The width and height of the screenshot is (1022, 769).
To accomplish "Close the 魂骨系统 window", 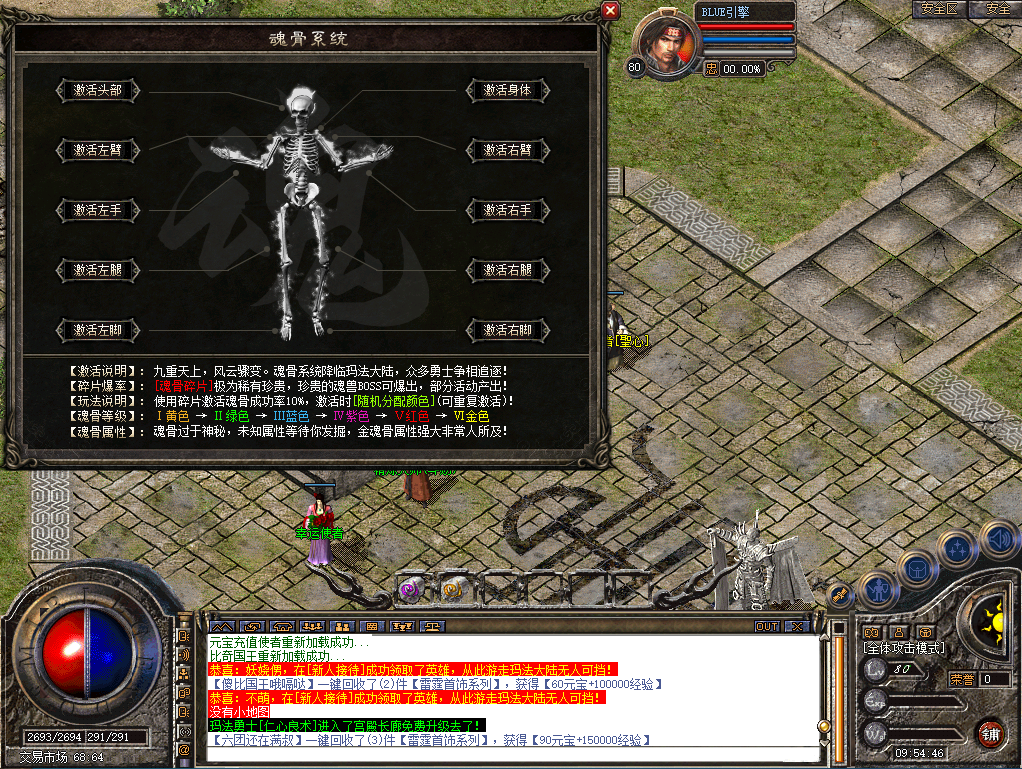I will (x=610, y=11).
